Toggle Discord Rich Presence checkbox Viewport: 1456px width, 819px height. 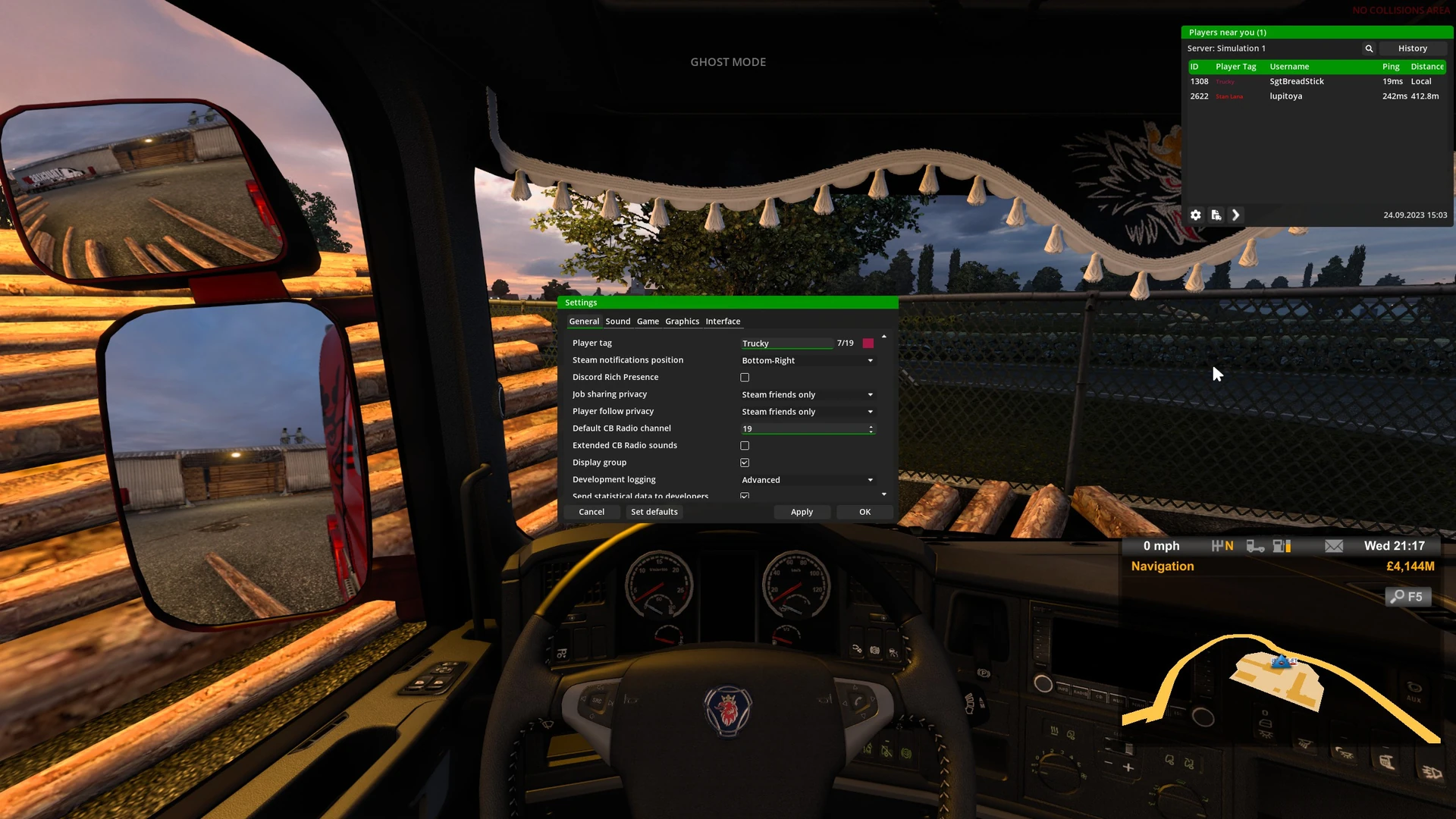(745, 378)
